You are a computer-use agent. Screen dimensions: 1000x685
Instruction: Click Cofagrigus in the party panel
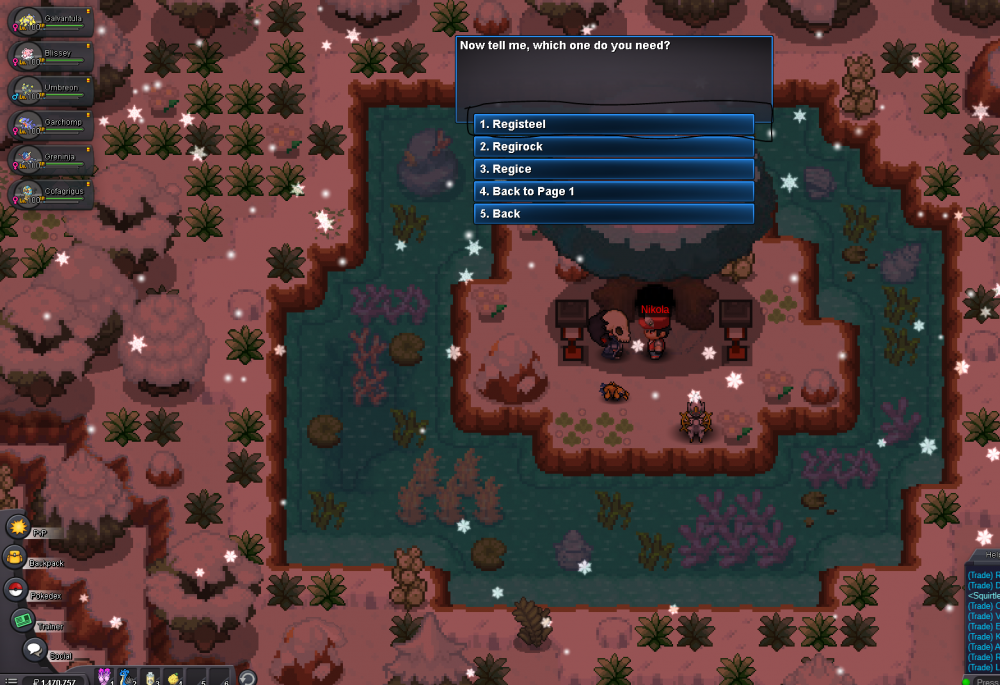coord(52,193)
